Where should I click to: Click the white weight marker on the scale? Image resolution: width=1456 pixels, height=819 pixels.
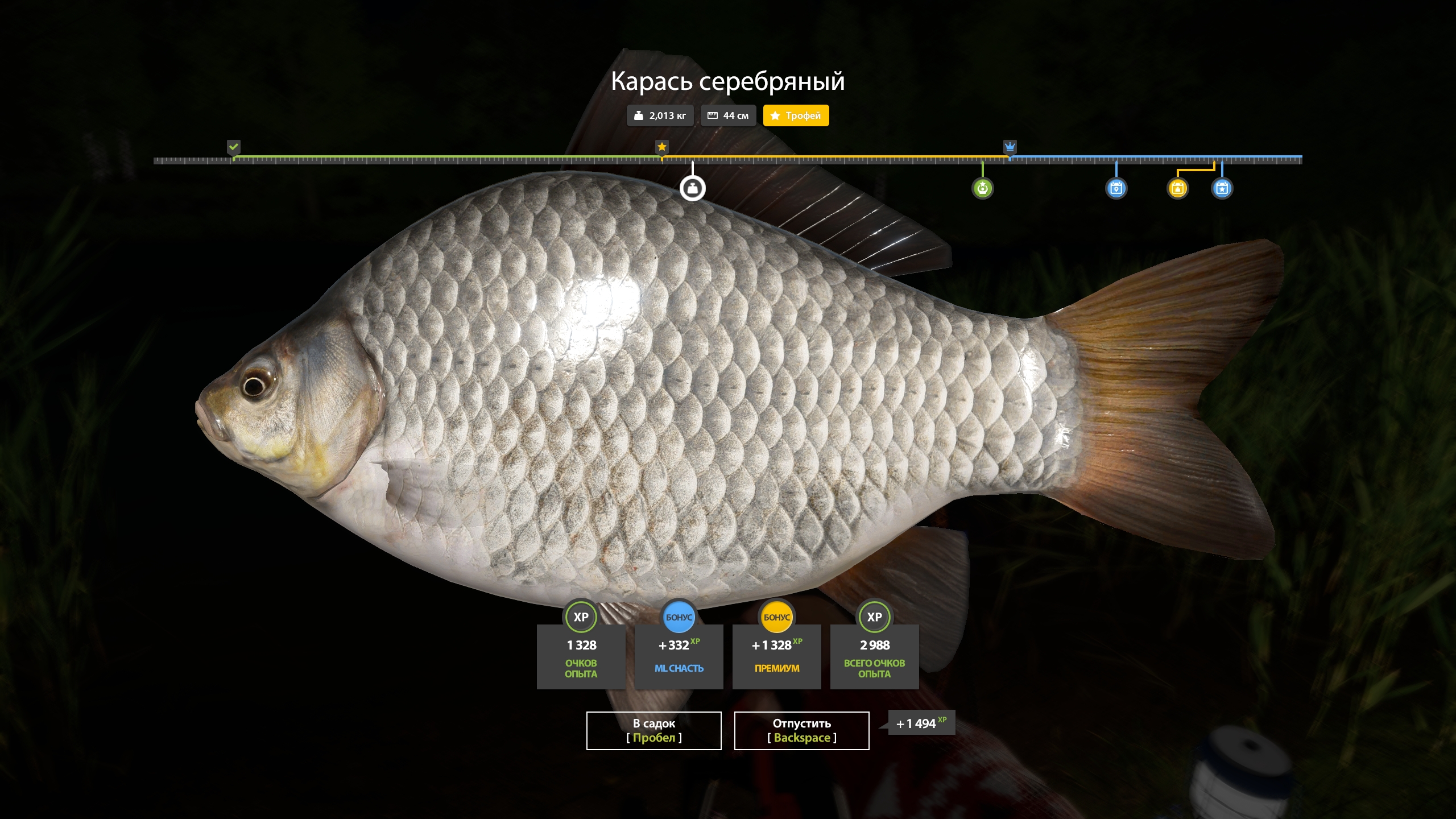pos(692,188)
